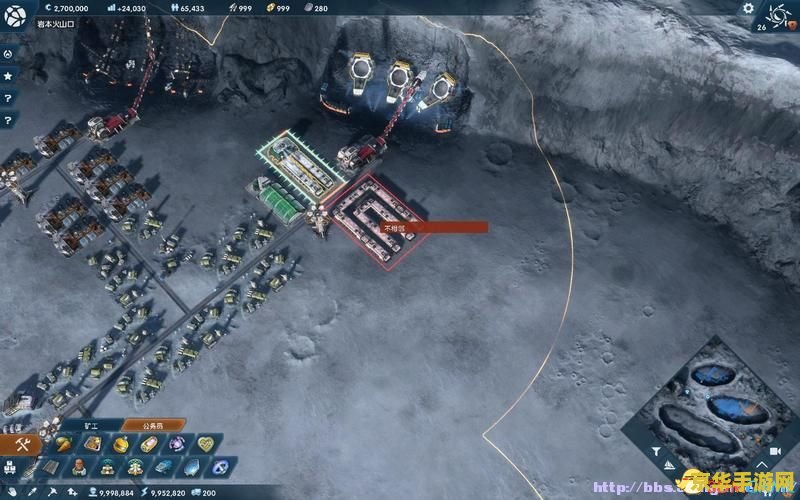Open the hammer and wrench build menu
Viewport: 800px width, 500px height.
coord(21,445)
